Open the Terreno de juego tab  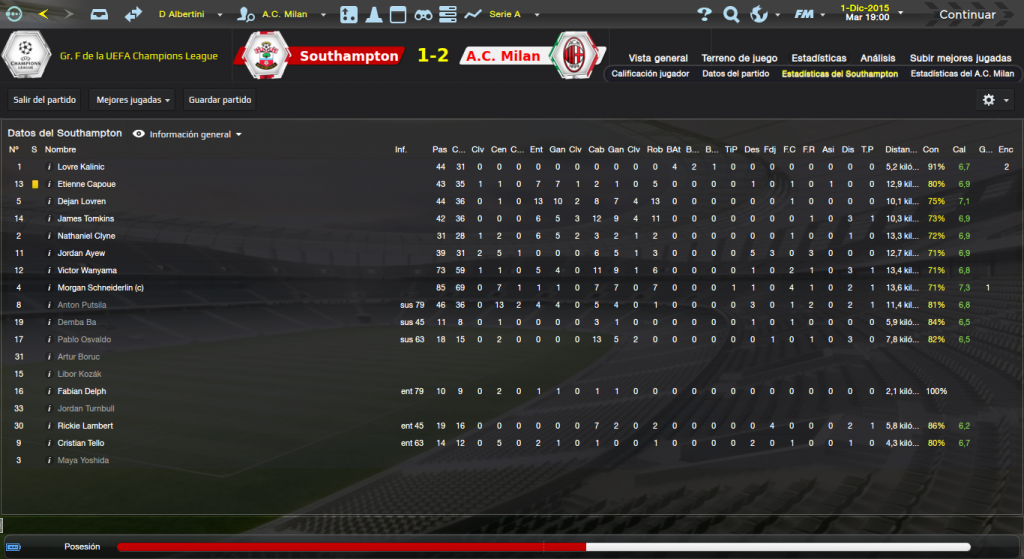[739, 58]
